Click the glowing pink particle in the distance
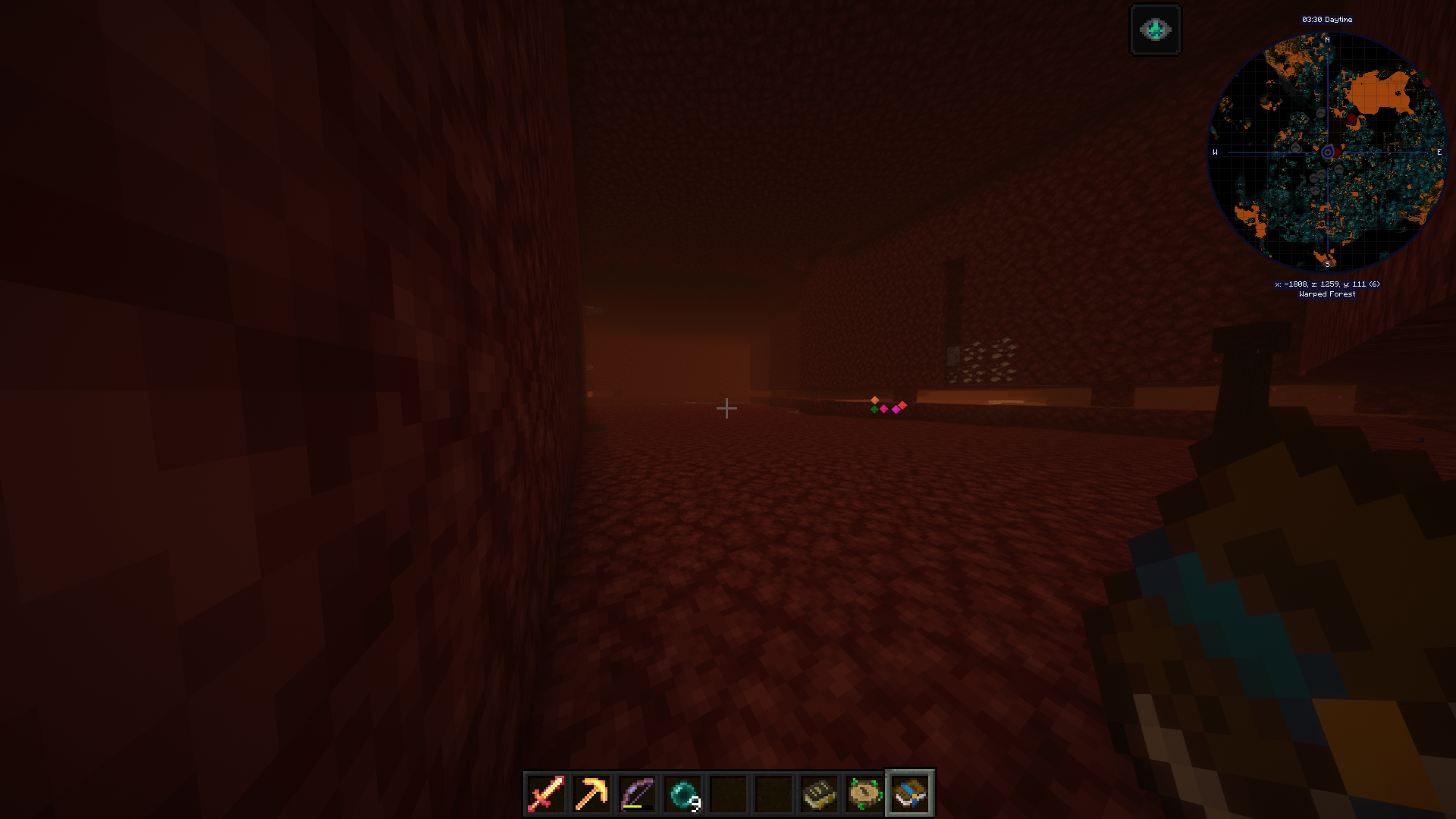This screenshot has width=1456, height=819. point(886,408)
